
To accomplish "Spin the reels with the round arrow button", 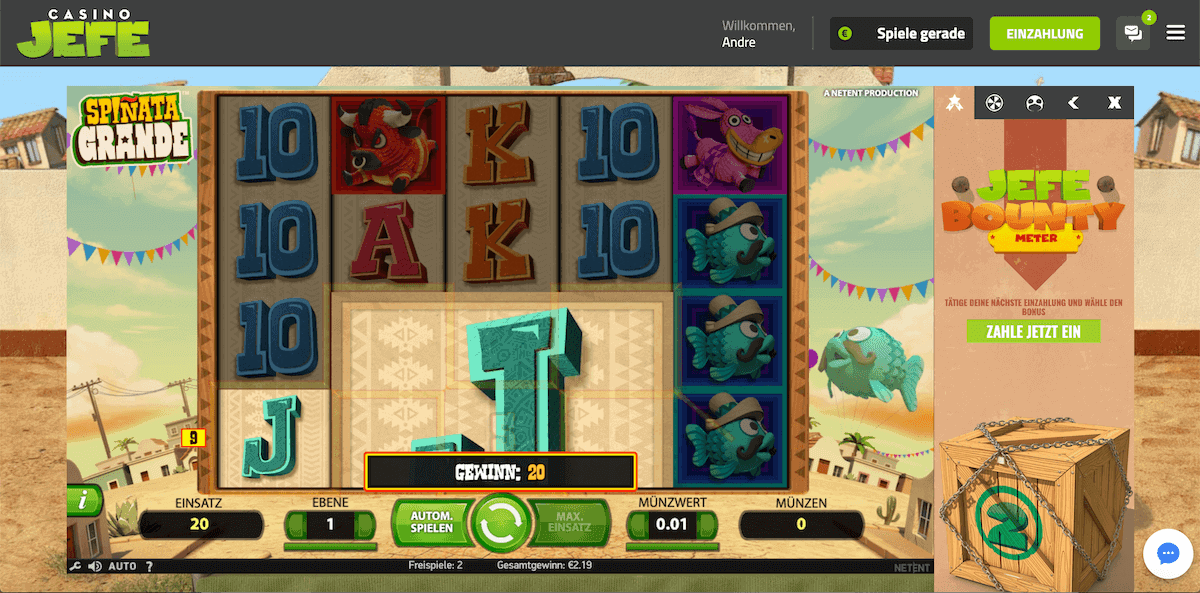I will (x=501, y=522).
